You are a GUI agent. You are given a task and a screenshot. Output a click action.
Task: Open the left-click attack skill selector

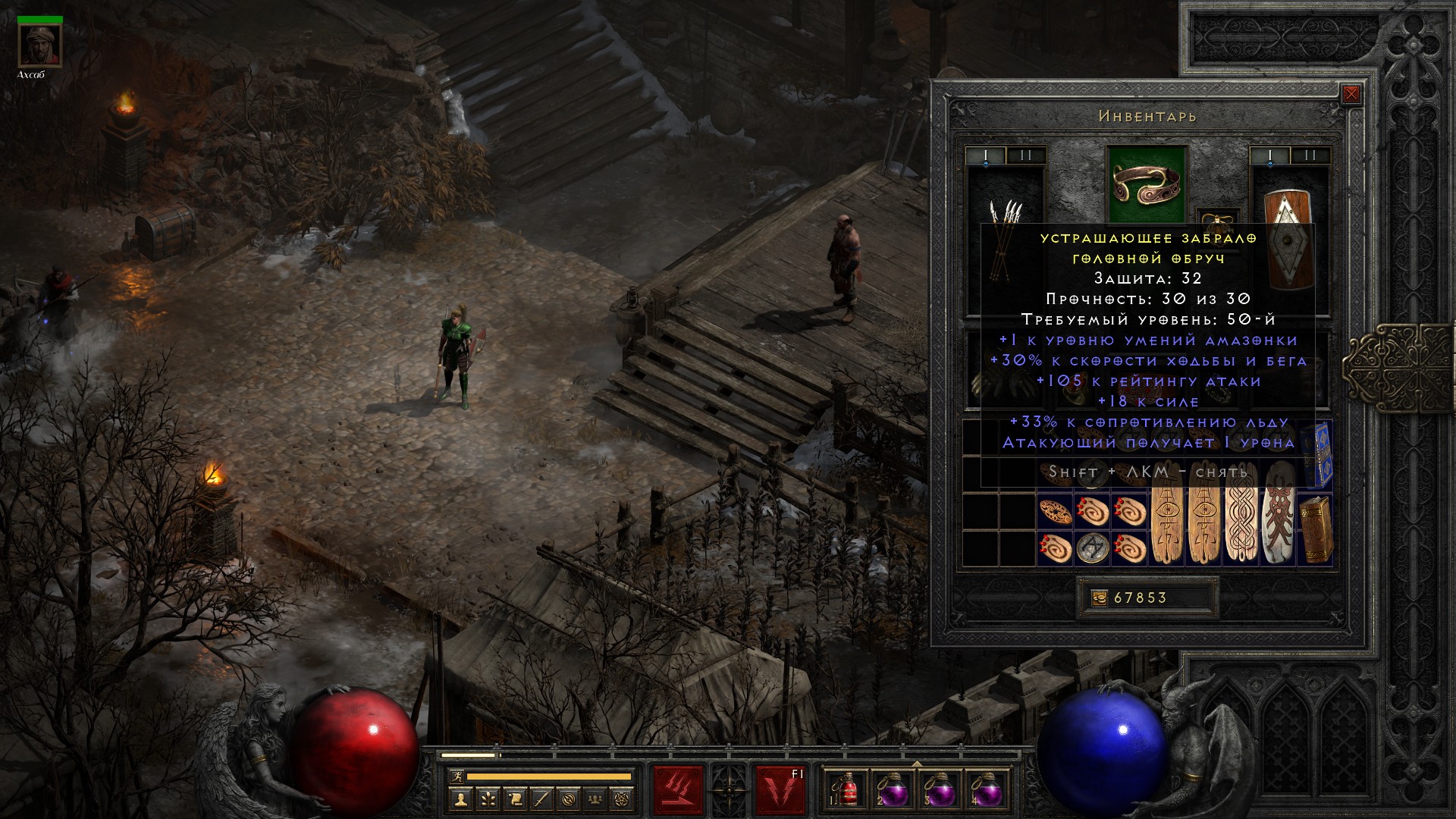[679, 789]
